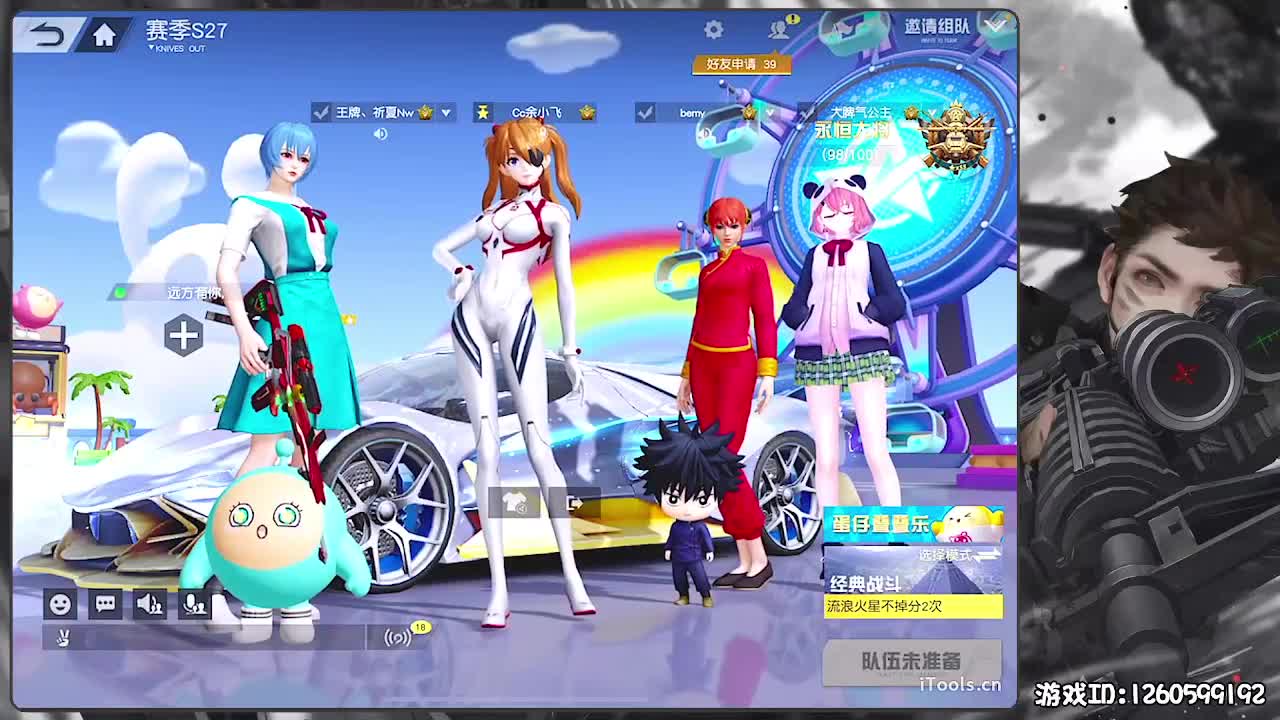
Task: Click the team microphone icon
Action: [196, 602]
